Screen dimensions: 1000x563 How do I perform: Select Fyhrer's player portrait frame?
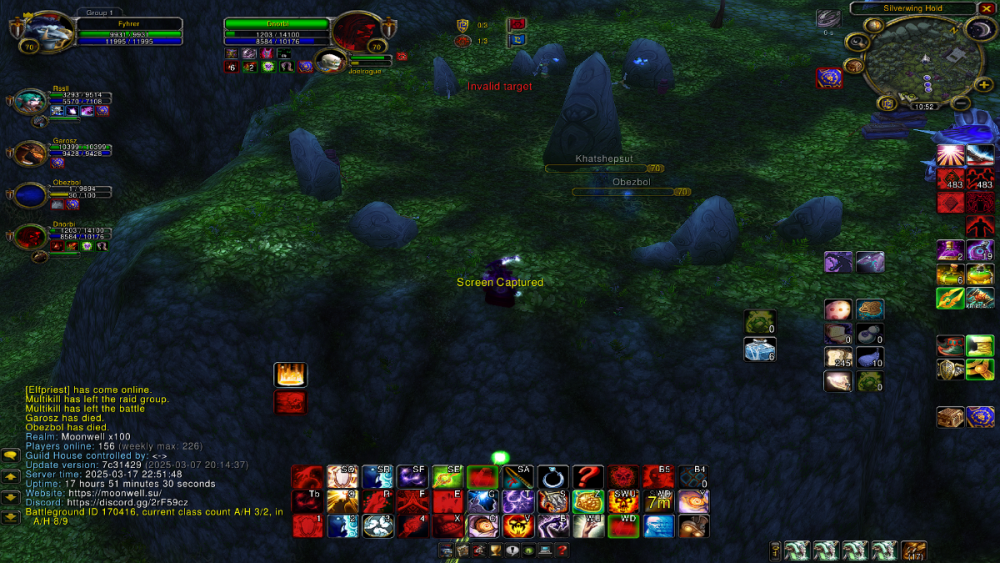pos(42,32)
